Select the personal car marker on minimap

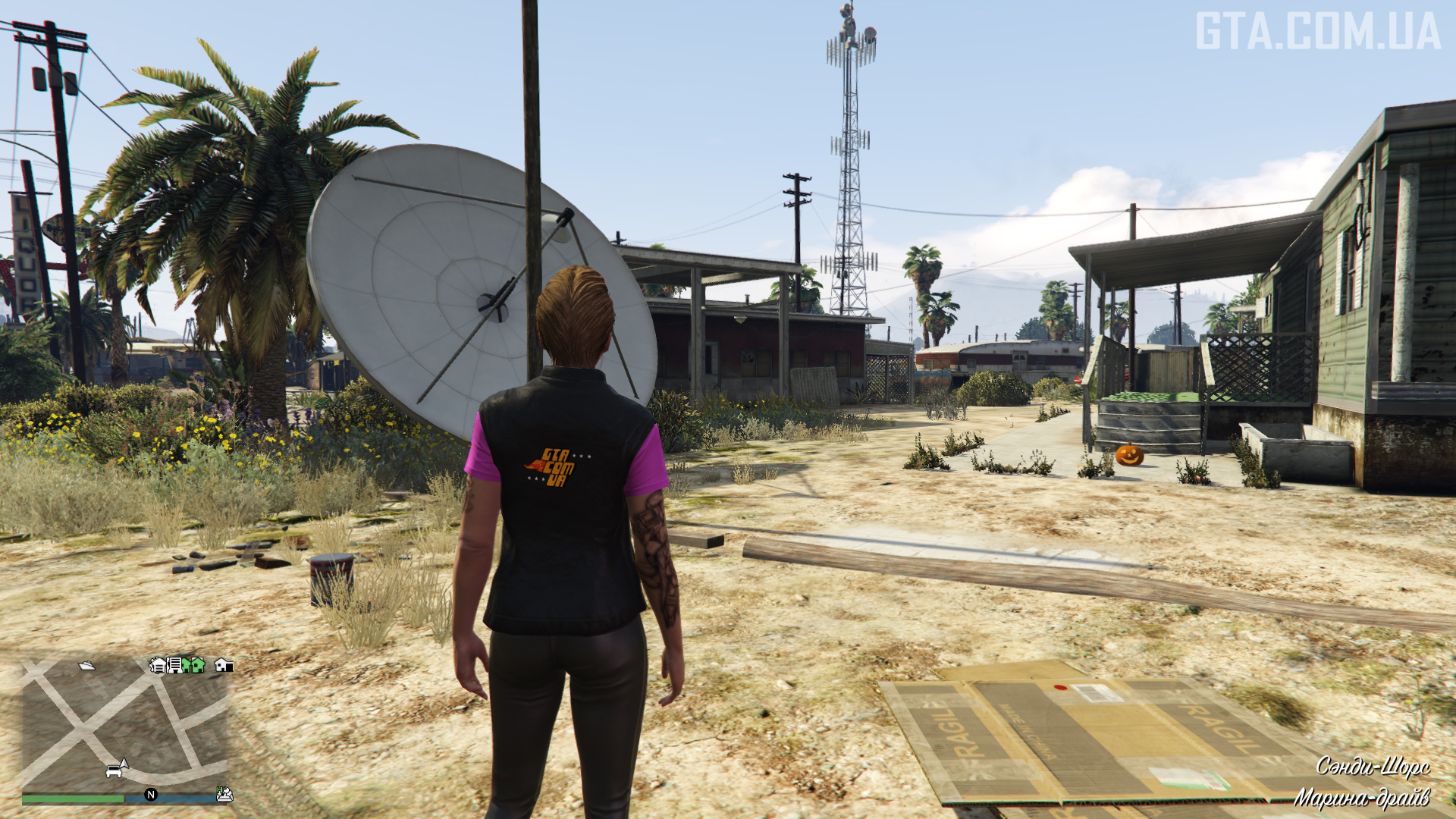[x=115, y=772]
